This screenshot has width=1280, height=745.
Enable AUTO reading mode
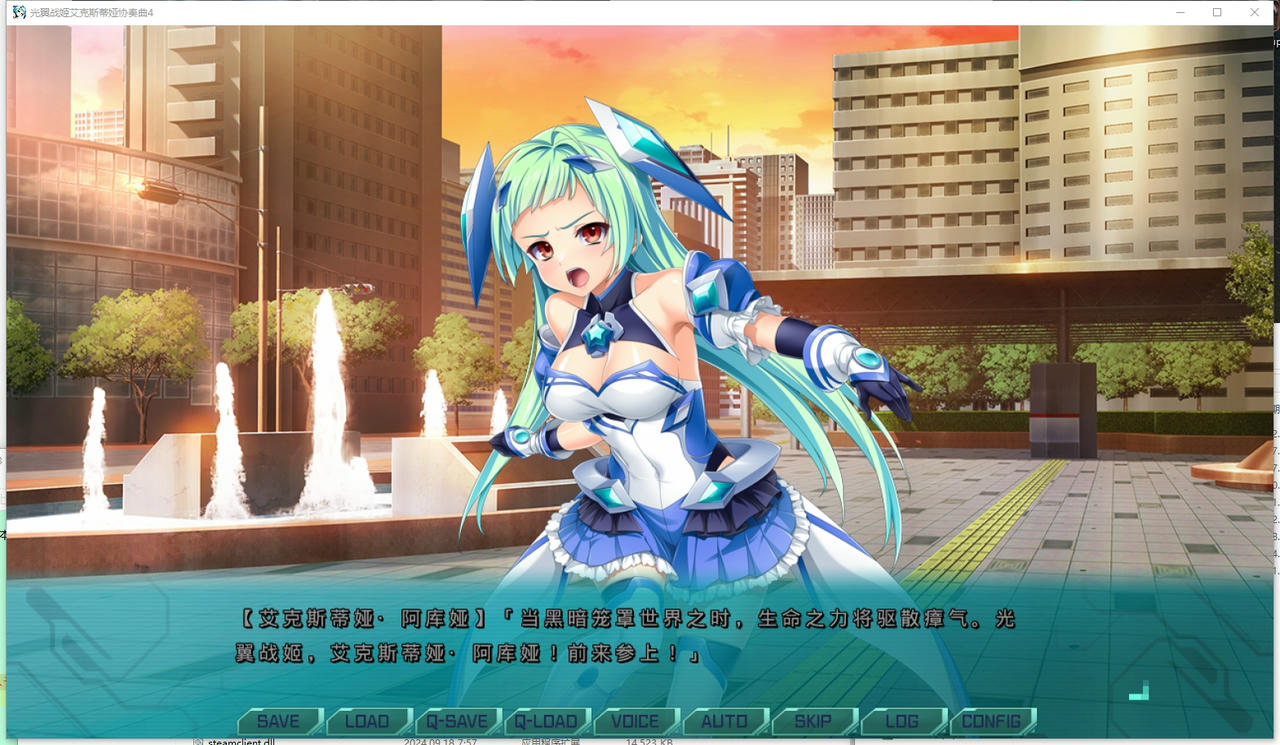point(724,720)
